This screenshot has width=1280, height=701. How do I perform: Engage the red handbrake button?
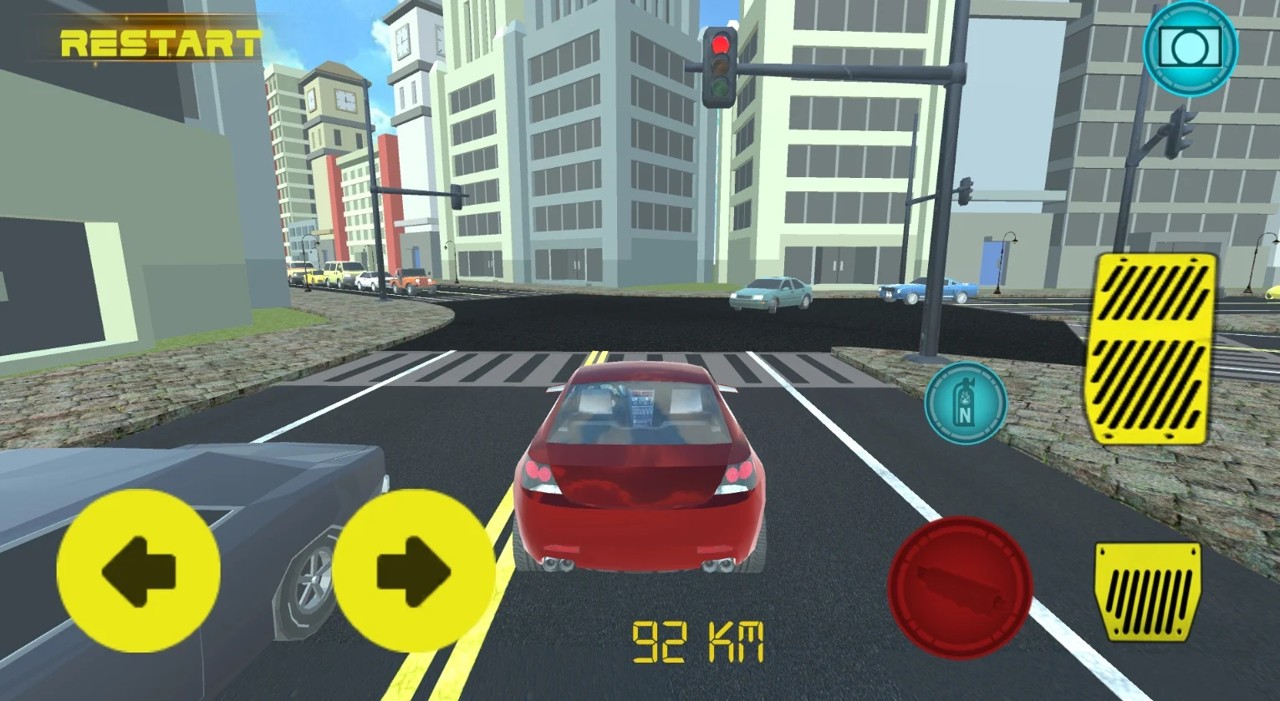[x=960, y=587]
